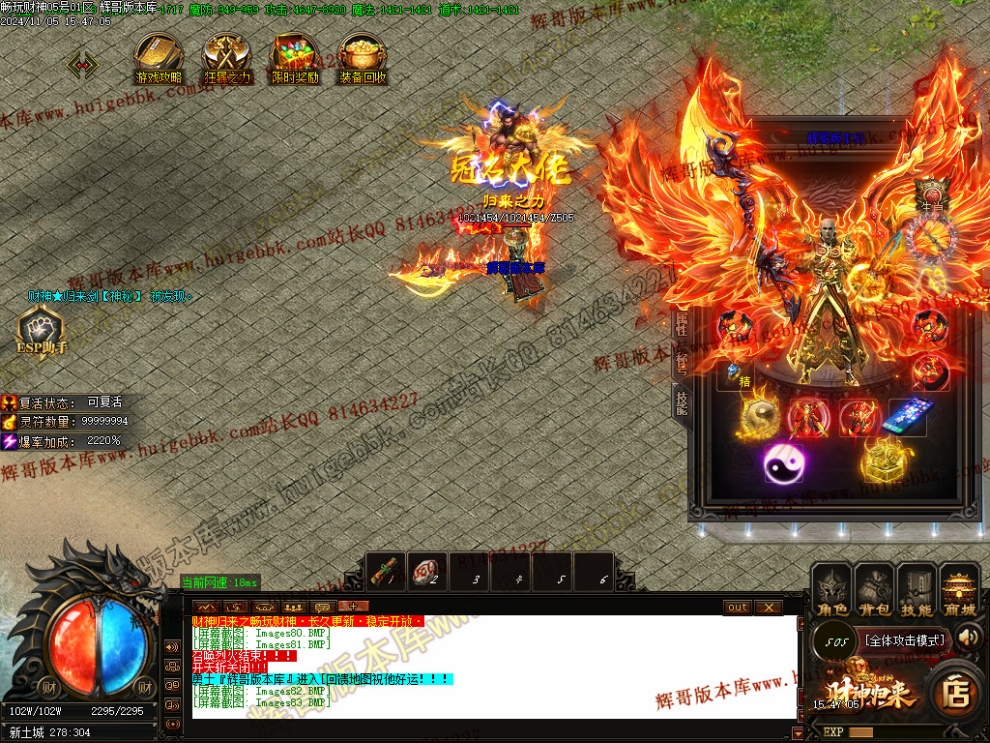Close the chat window with X
The height and width of the screenshot is (743, 990).
pos(768,607)
